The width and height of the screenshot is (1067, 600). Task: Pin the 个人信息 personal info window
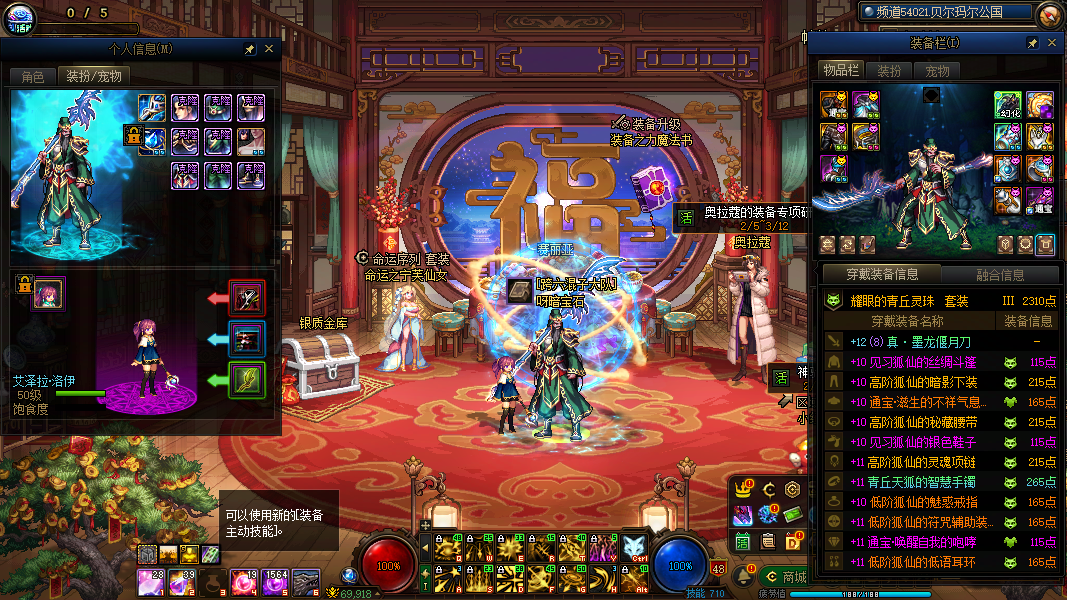tap(249, 48)
